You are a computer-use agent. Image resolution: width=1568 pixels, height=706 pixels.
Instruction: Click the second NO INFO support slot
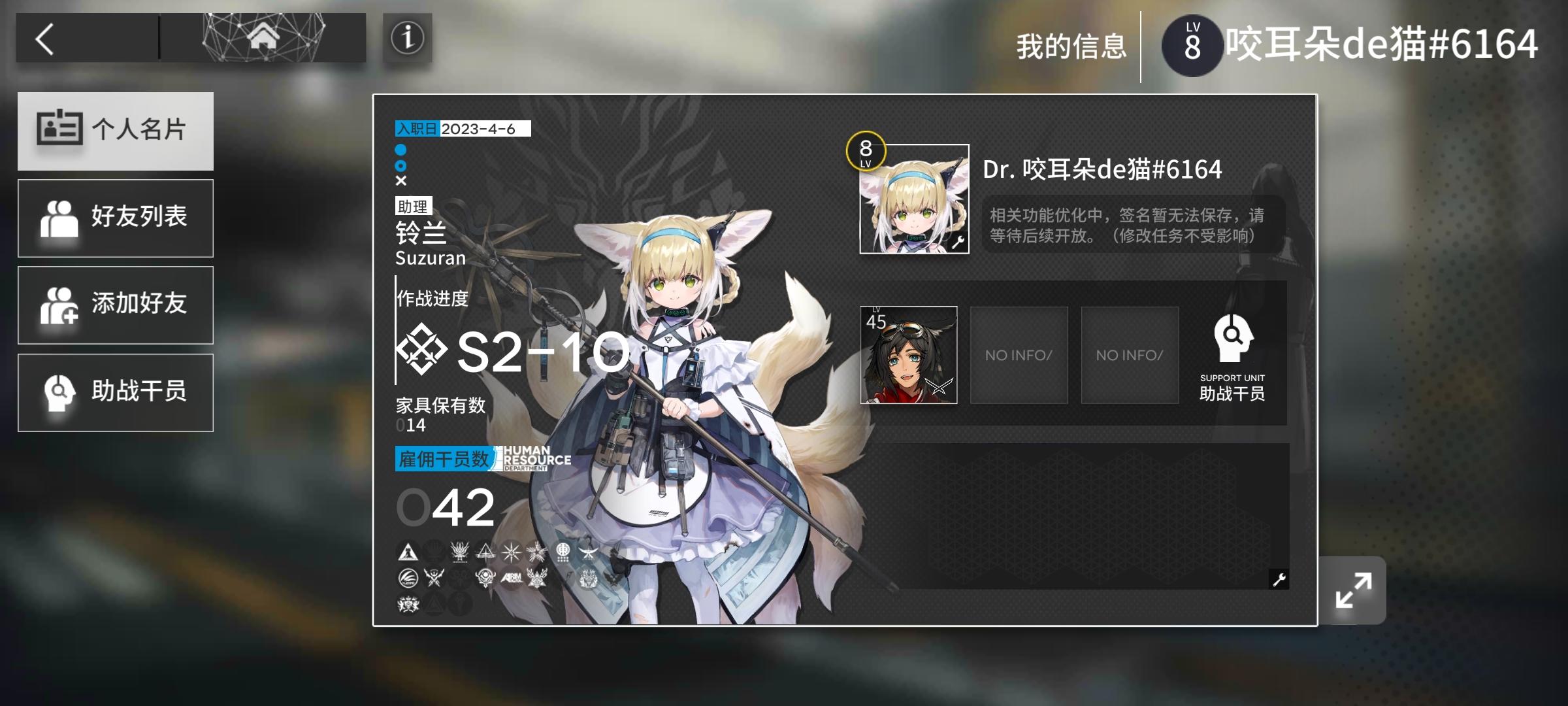point(1130,355)
